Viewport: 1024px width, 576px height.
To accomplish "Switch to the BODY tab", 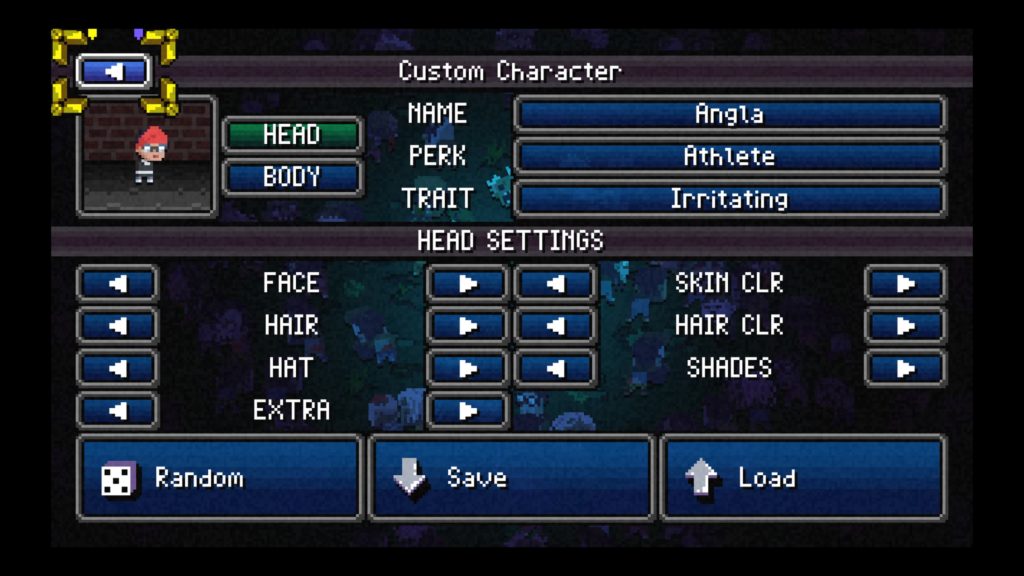I will click(x=291, y=177).
